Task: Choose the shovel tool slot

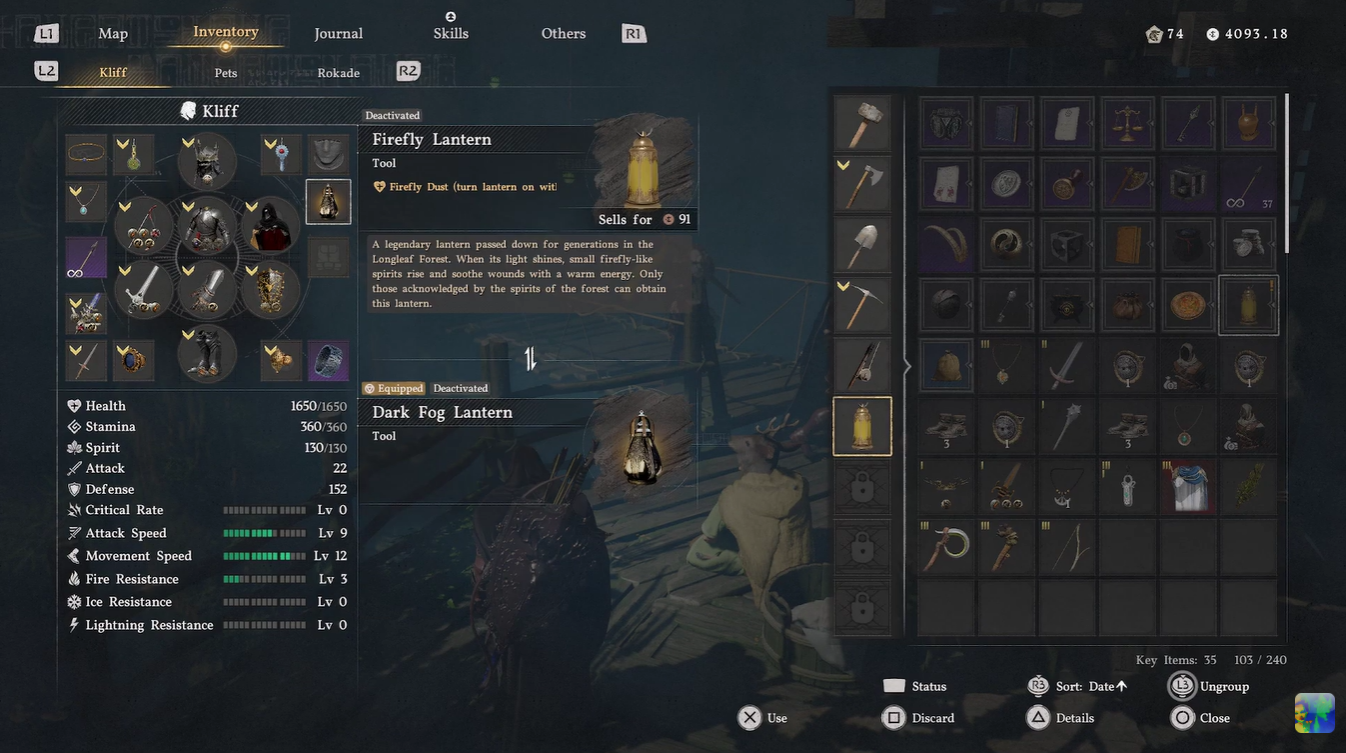Action: click(862, 243)
